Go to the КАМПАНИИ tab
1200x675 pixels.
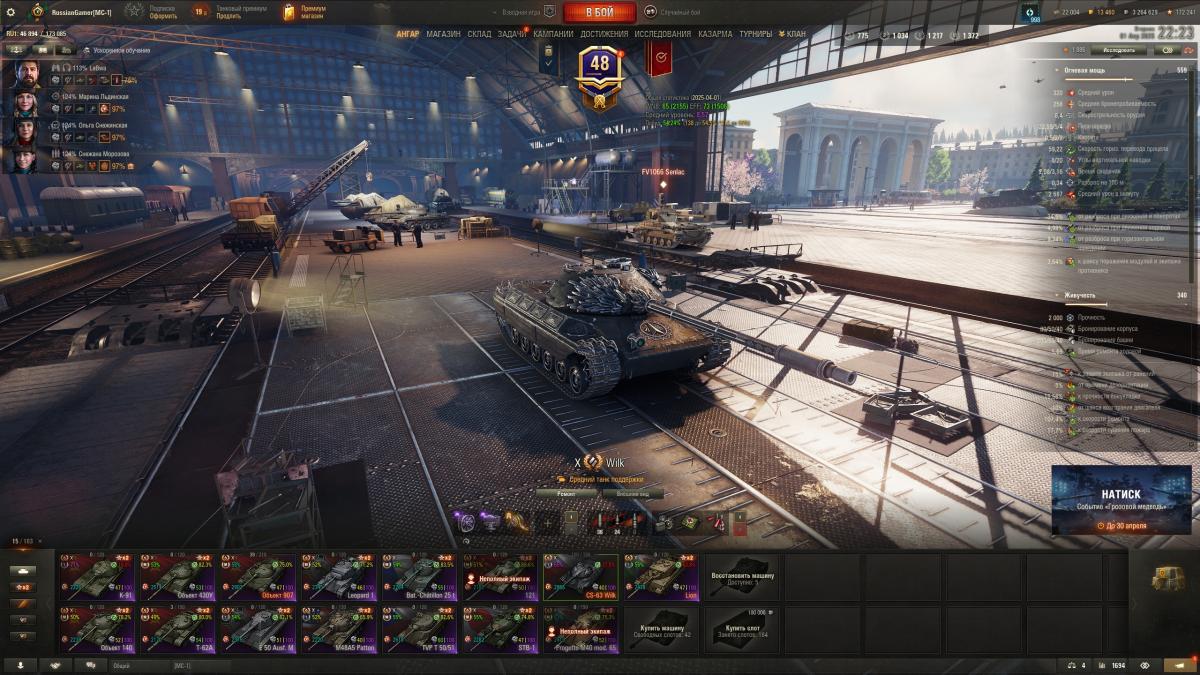pyautogui.click(x=553, y=34)
